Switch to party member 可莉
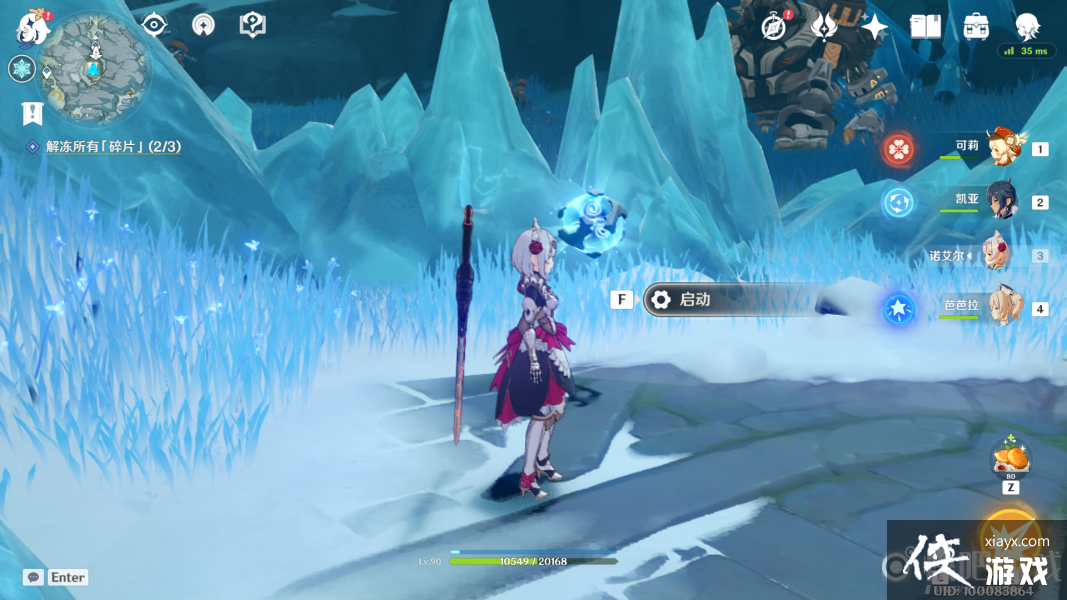Viewport: 1067px width, 600px height. pyautogui.click(x=1000, y=149)
